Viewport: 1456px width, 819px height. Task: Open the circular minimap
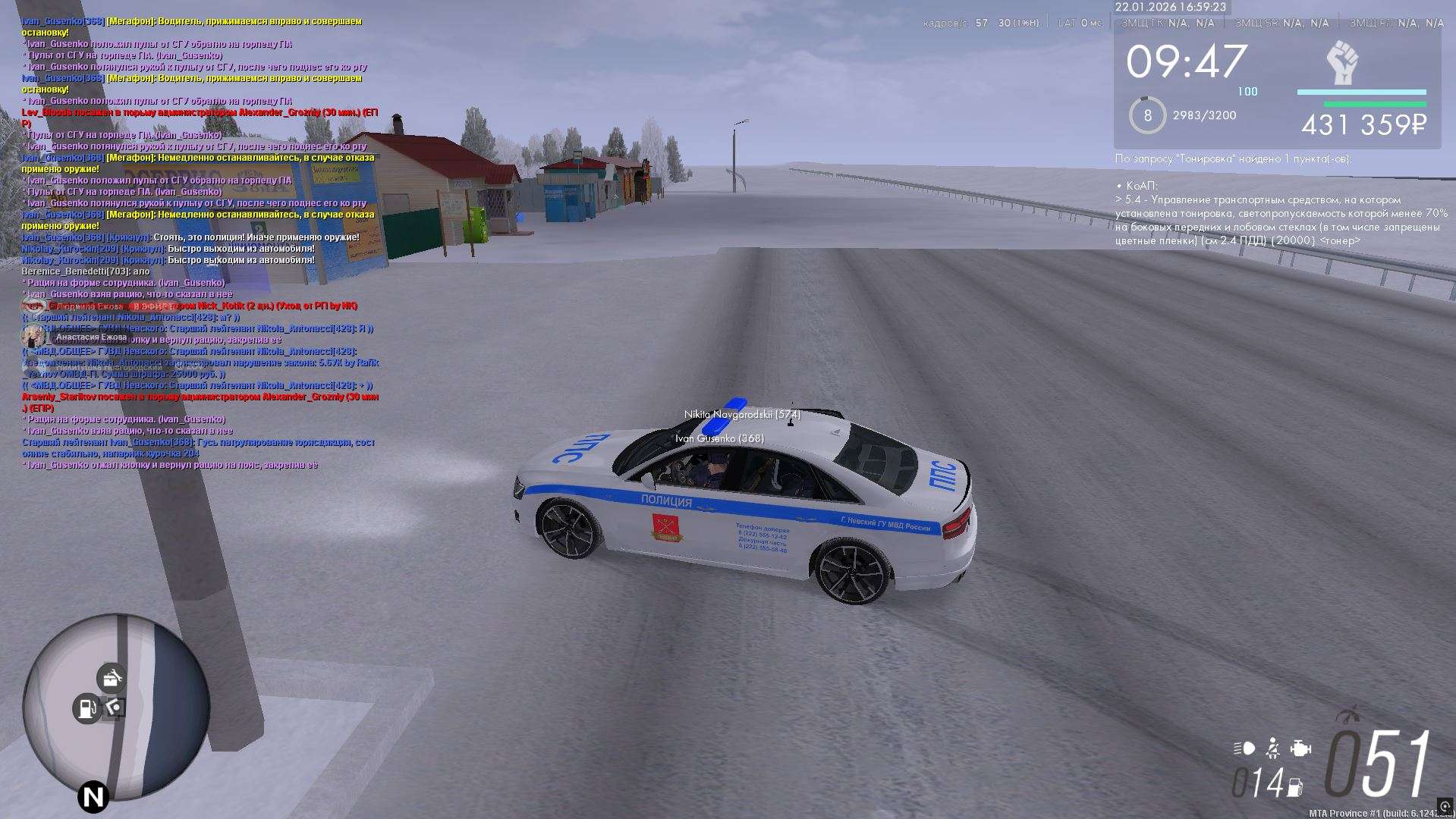pos(115,707)
